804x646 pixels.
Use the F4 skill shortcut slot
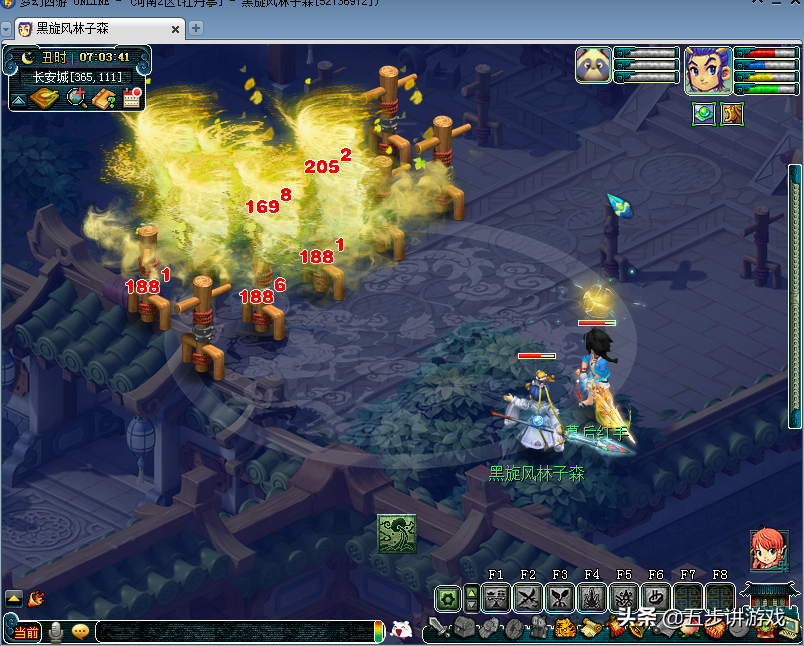[x=592, y=598]
